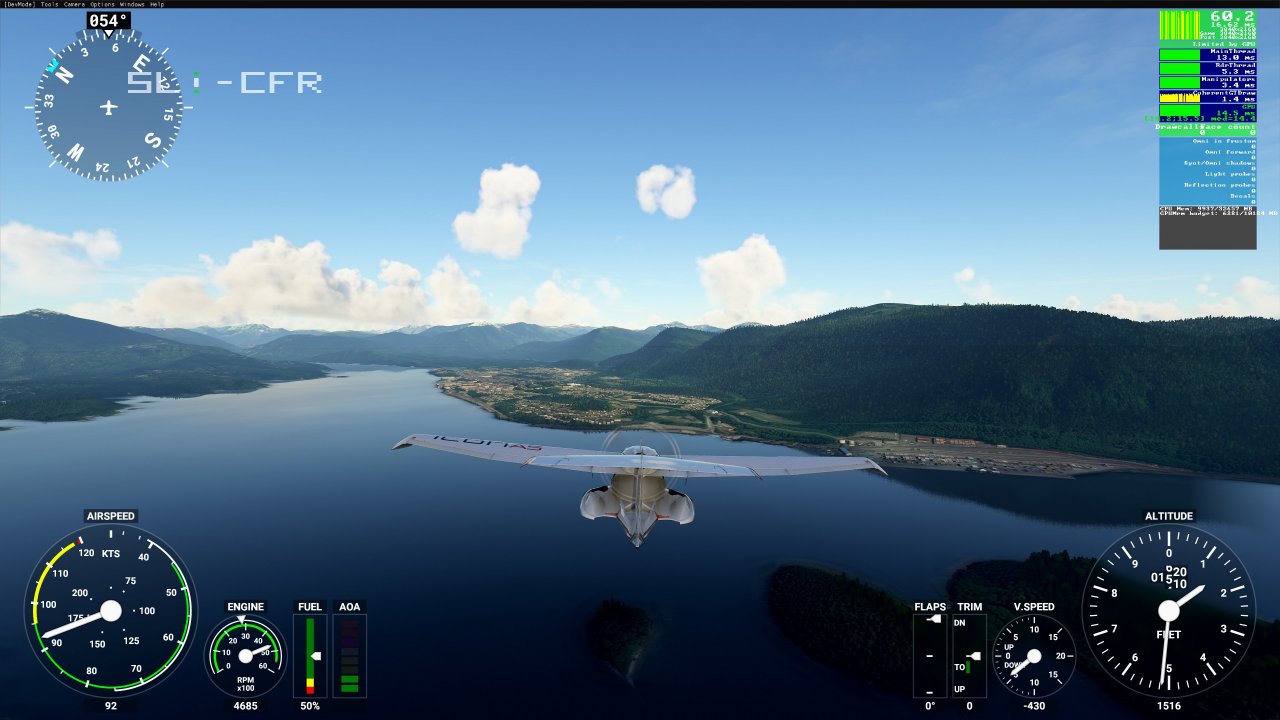This screenshot has height=720, width=1280.
Task: Click the V.Speed gauge
Action: 1035,655
